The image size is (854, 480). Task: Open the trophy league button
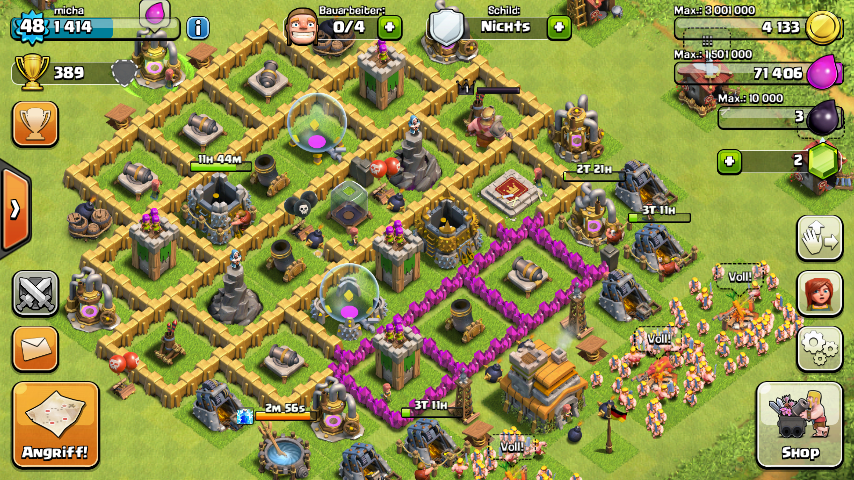[x=35, y=124]
